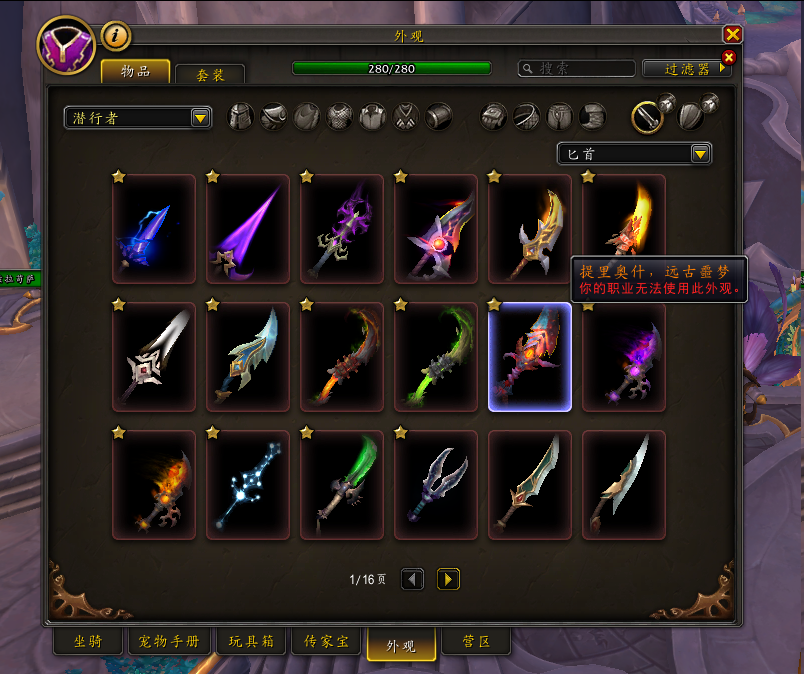Show the 传家宝 heirlooms tab
This screenshot has width=804, height=674.
pyautogui.click(x=326, y=642)
